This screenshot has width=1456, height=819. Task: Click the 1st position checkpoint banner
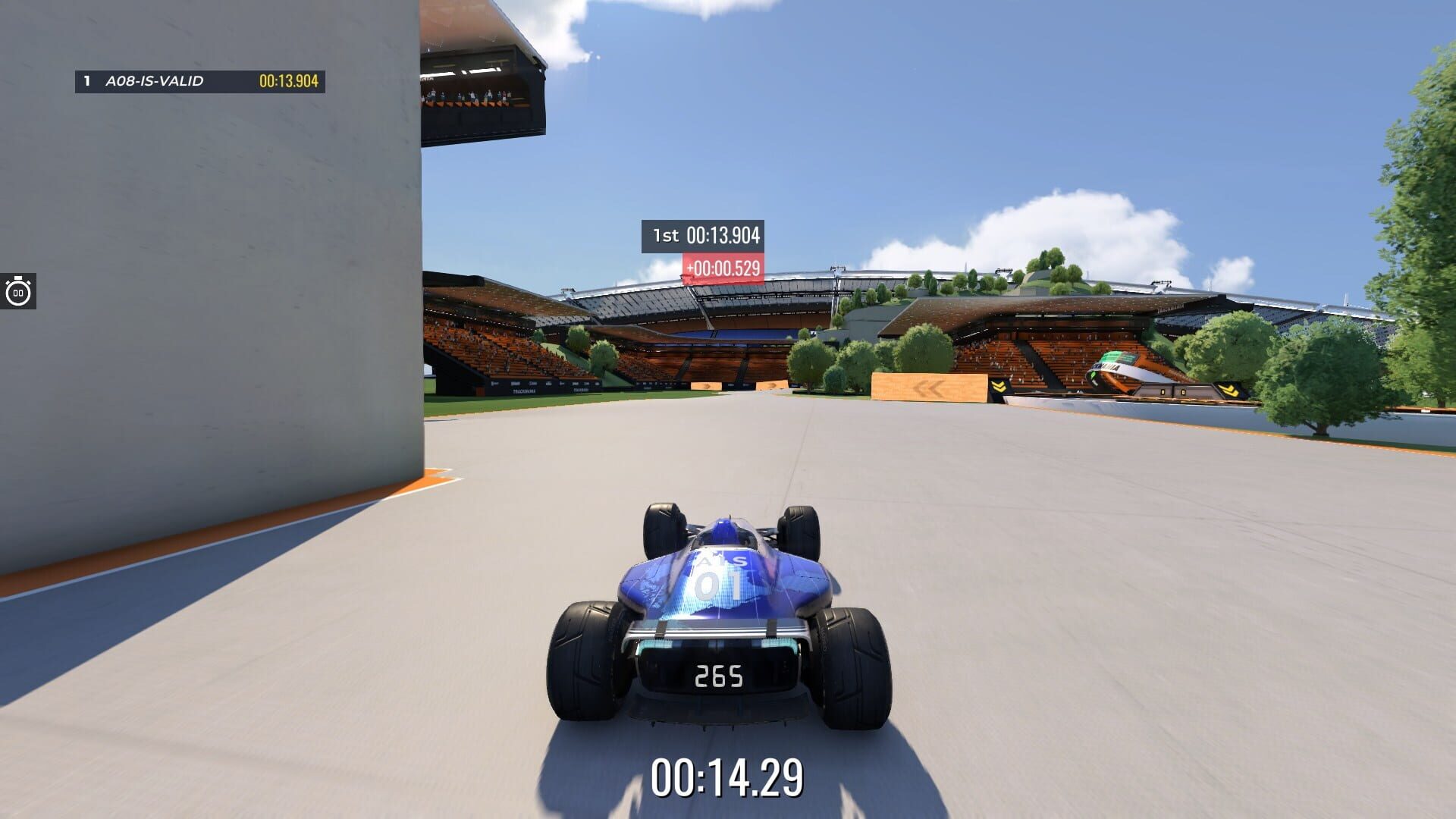click(x=702, y=236)
